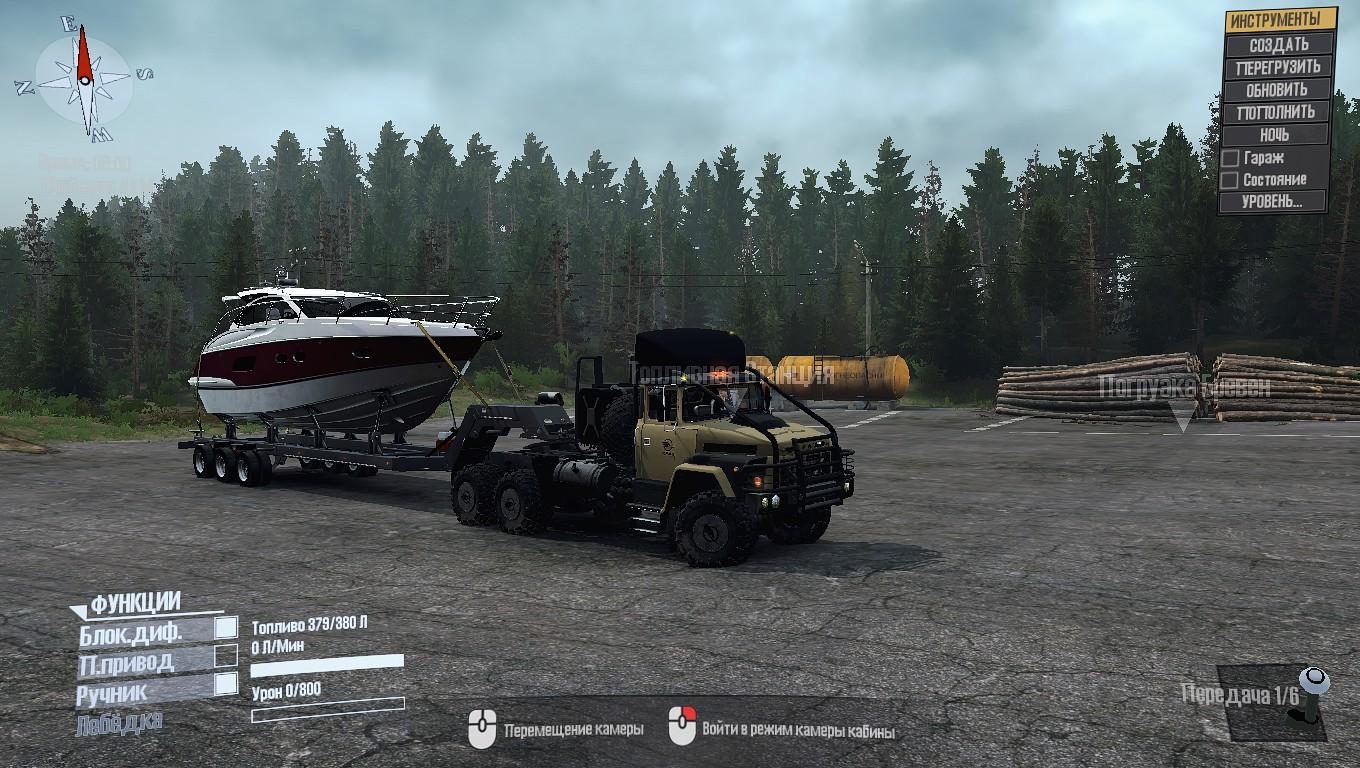This screenshot has width=1360, height=768.
Task: Switch time with the Ночь button
Action: click(x=1275, y=134)
